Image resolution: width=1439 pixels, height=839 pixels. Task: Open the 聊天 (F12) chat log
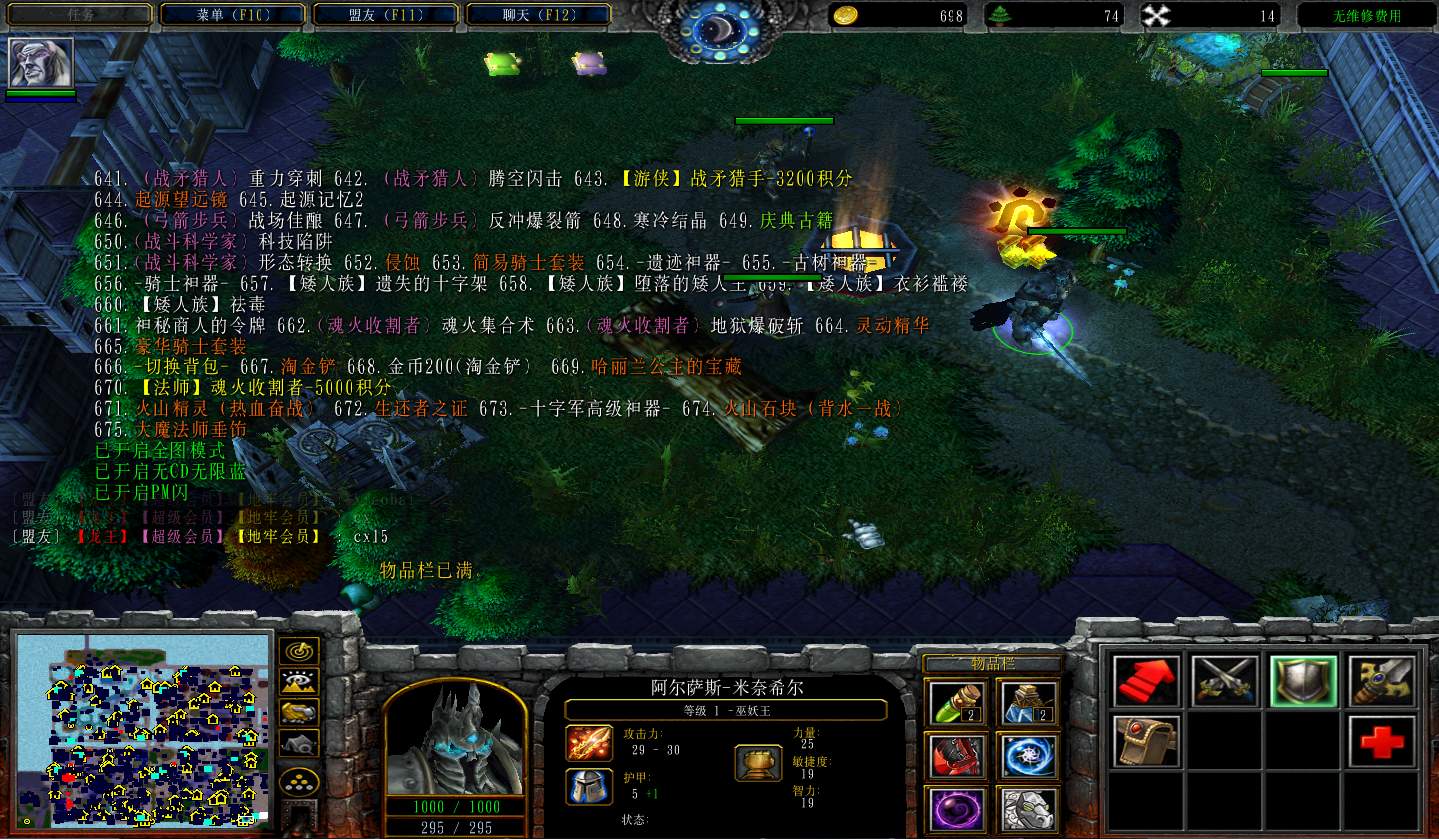click(538, 15)
